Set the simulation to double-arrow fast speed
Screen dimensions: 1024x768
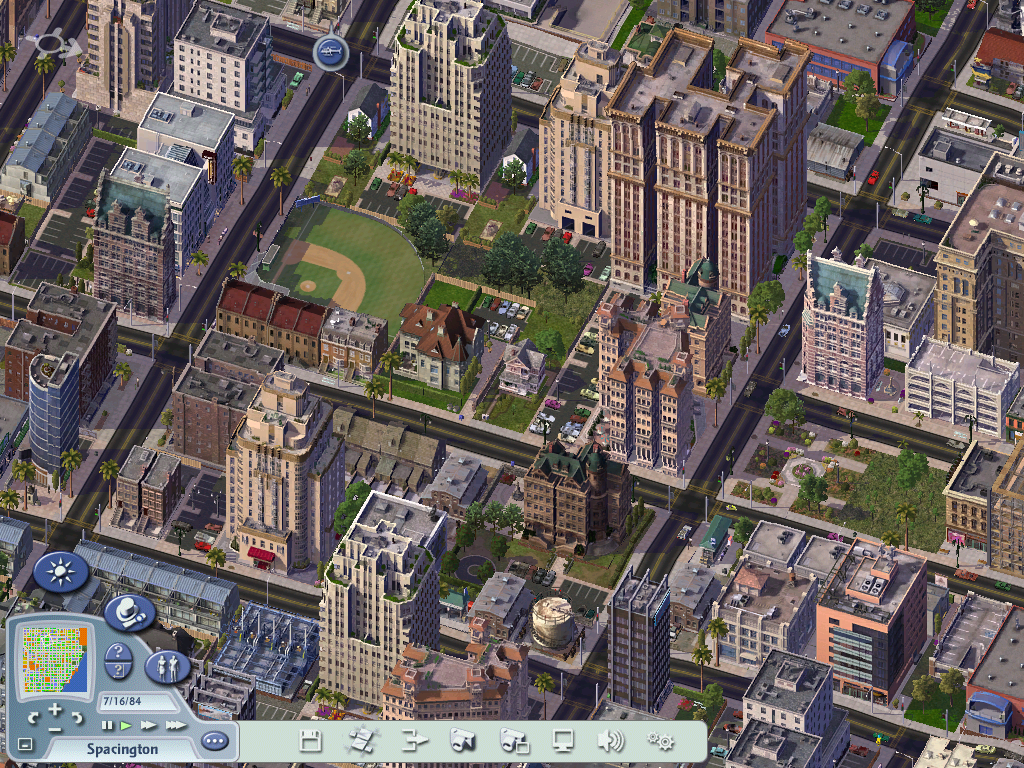point(148,725)
